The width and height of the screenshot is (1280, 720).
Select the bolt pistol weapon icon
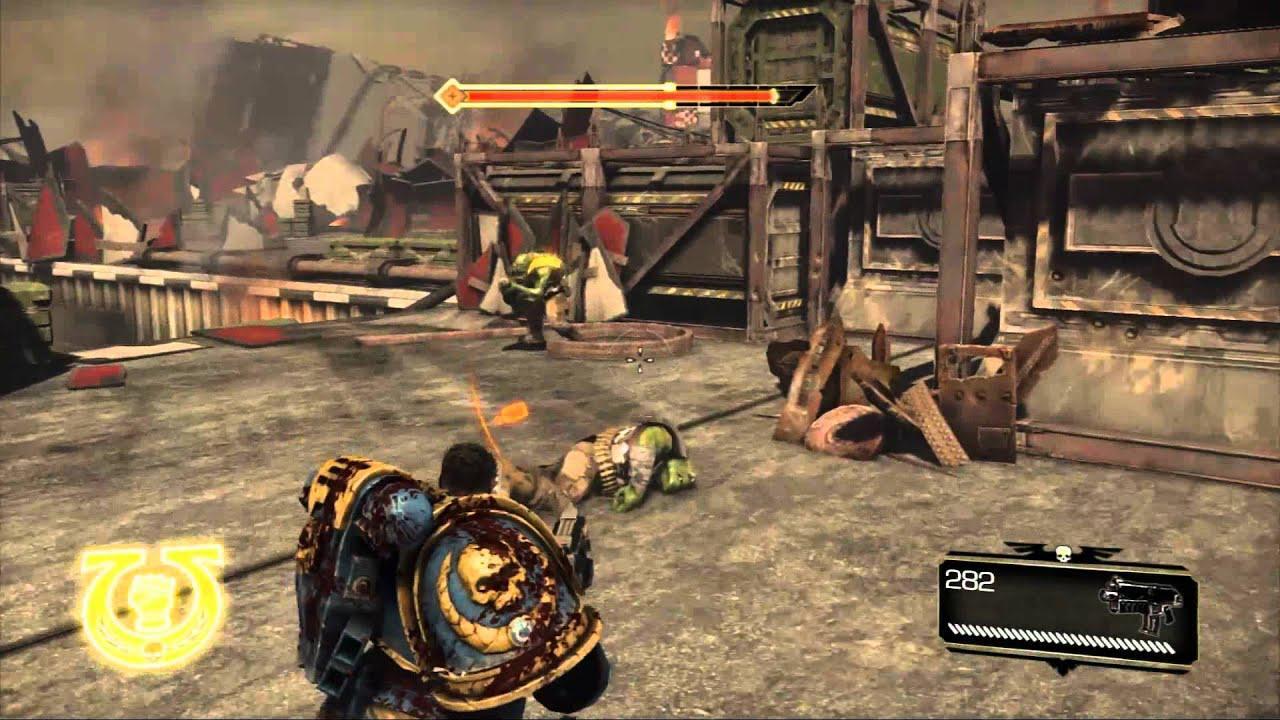click(1140, 603)
